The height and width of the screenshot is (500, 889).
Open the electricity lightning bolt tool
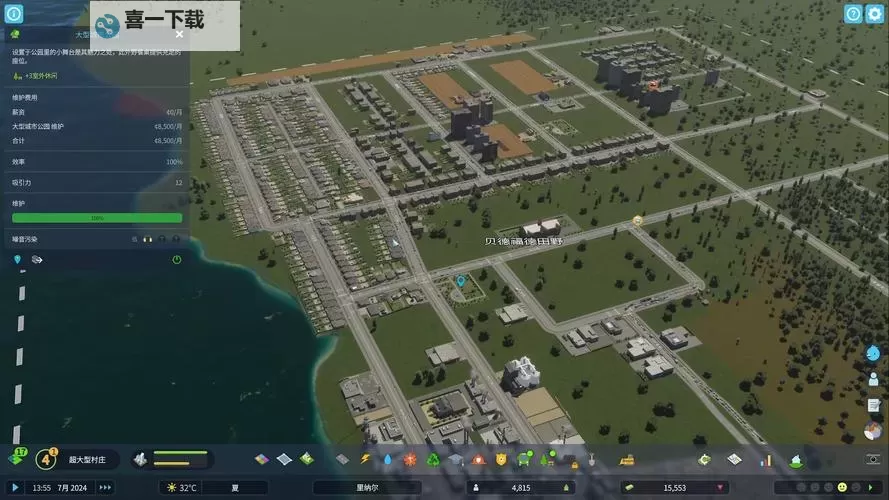click(365, 459)
